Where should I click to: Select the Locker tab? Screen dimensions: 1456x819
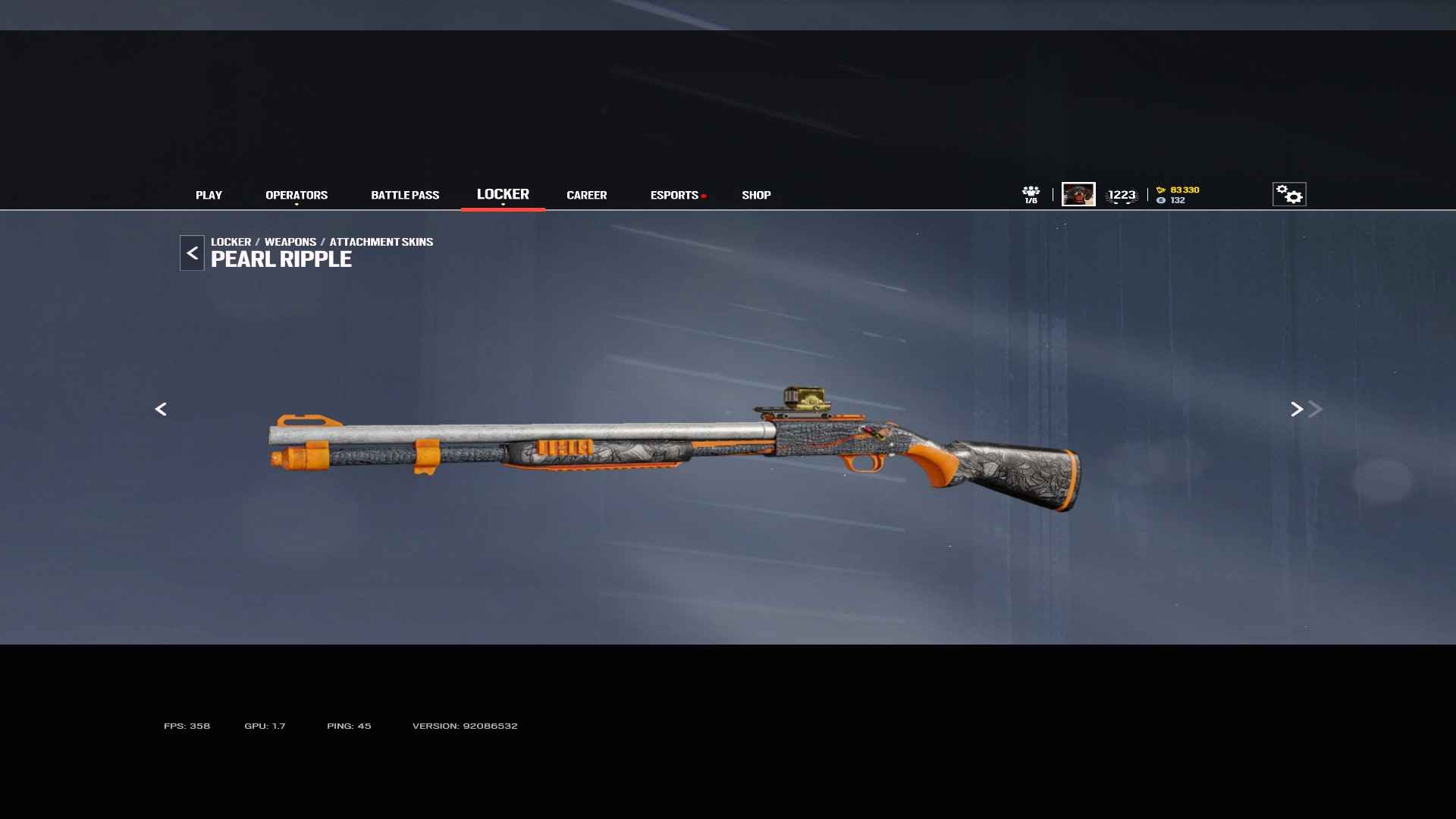tap(503, 194)
